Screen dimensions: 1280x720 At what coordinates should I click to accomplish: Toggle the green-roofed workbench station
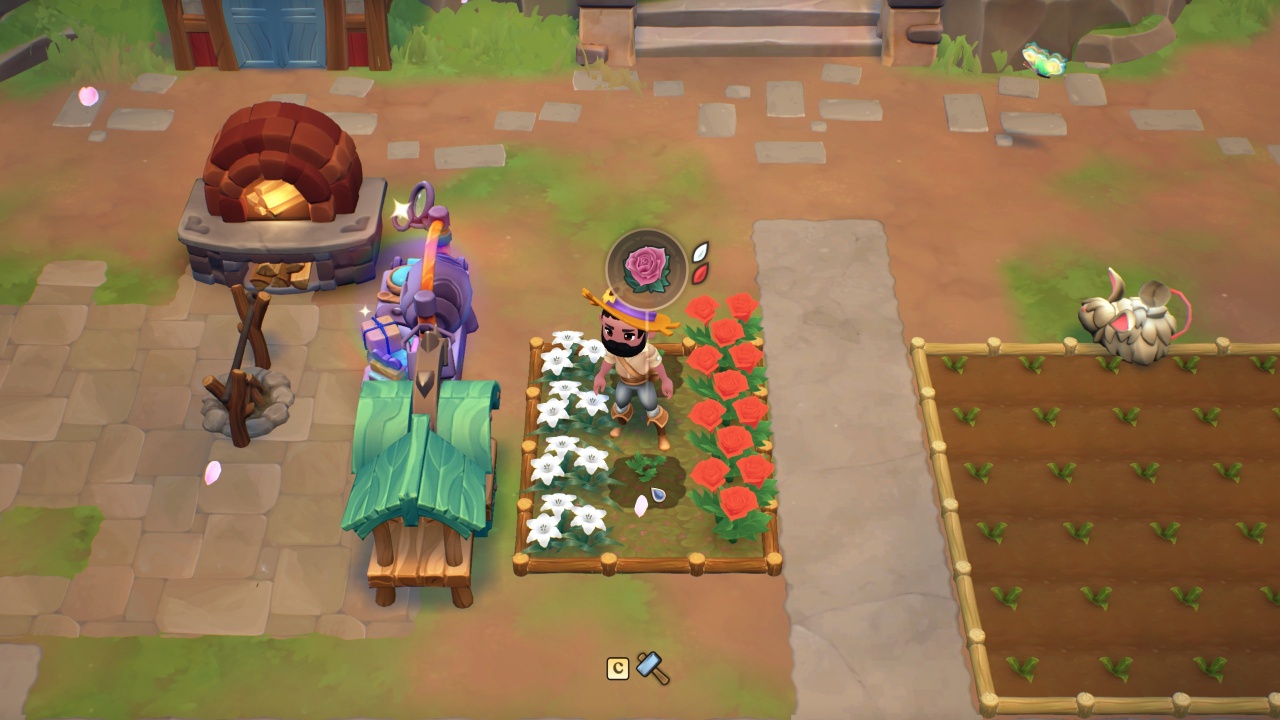[420, 480]
